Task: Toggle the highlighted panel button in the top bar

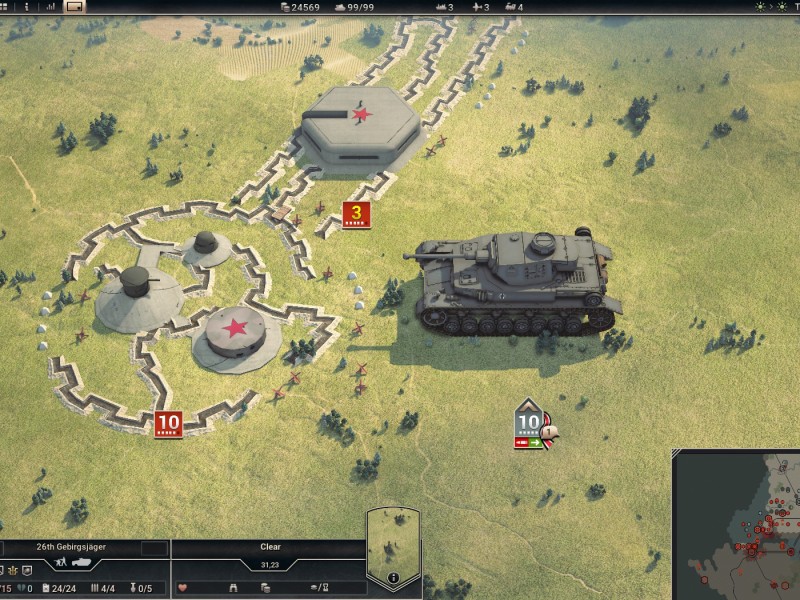Action: tap(75, 6)
